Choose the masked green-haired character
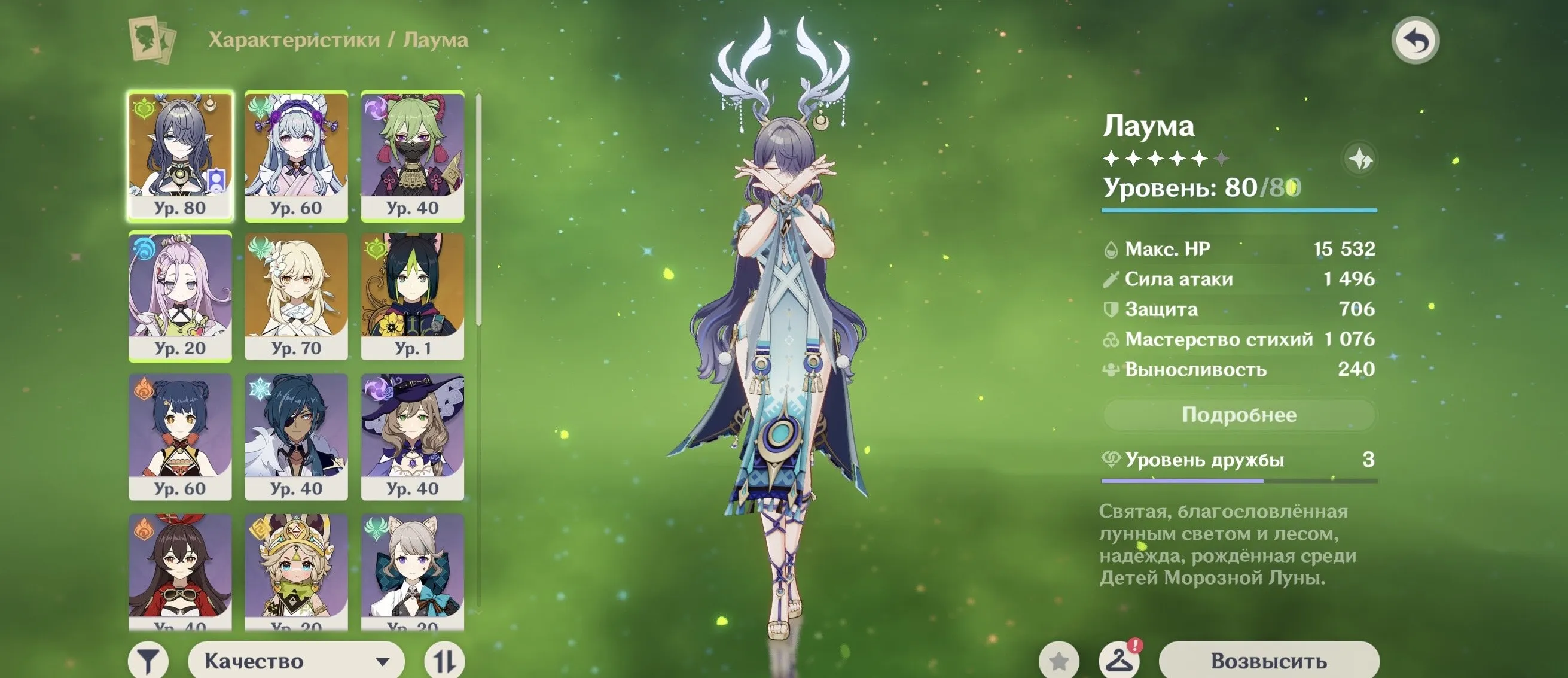Image resolution: width=1568 pixels, height=678 pixels. tap(413, 156)
